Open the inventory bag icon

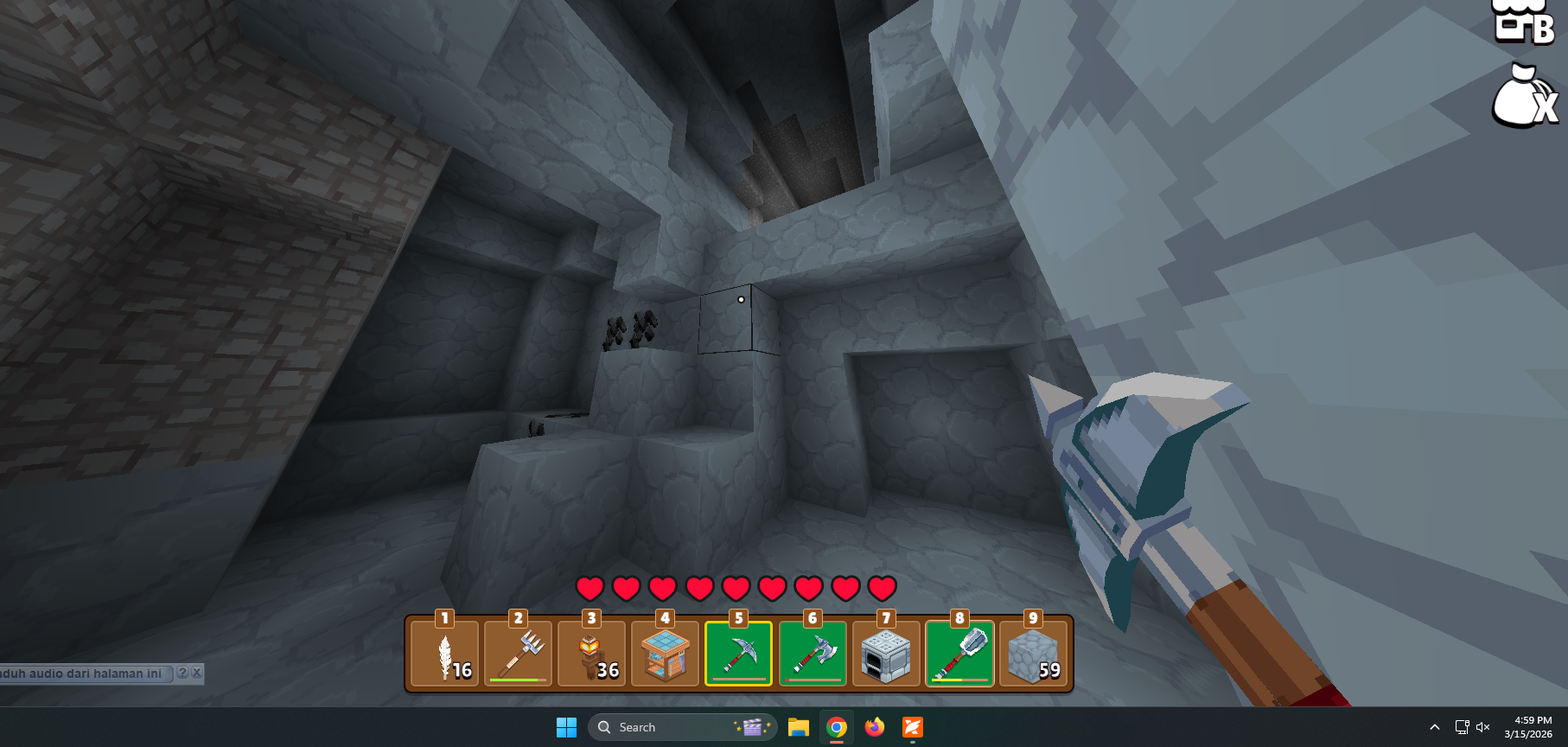[x=1523, y=97]
